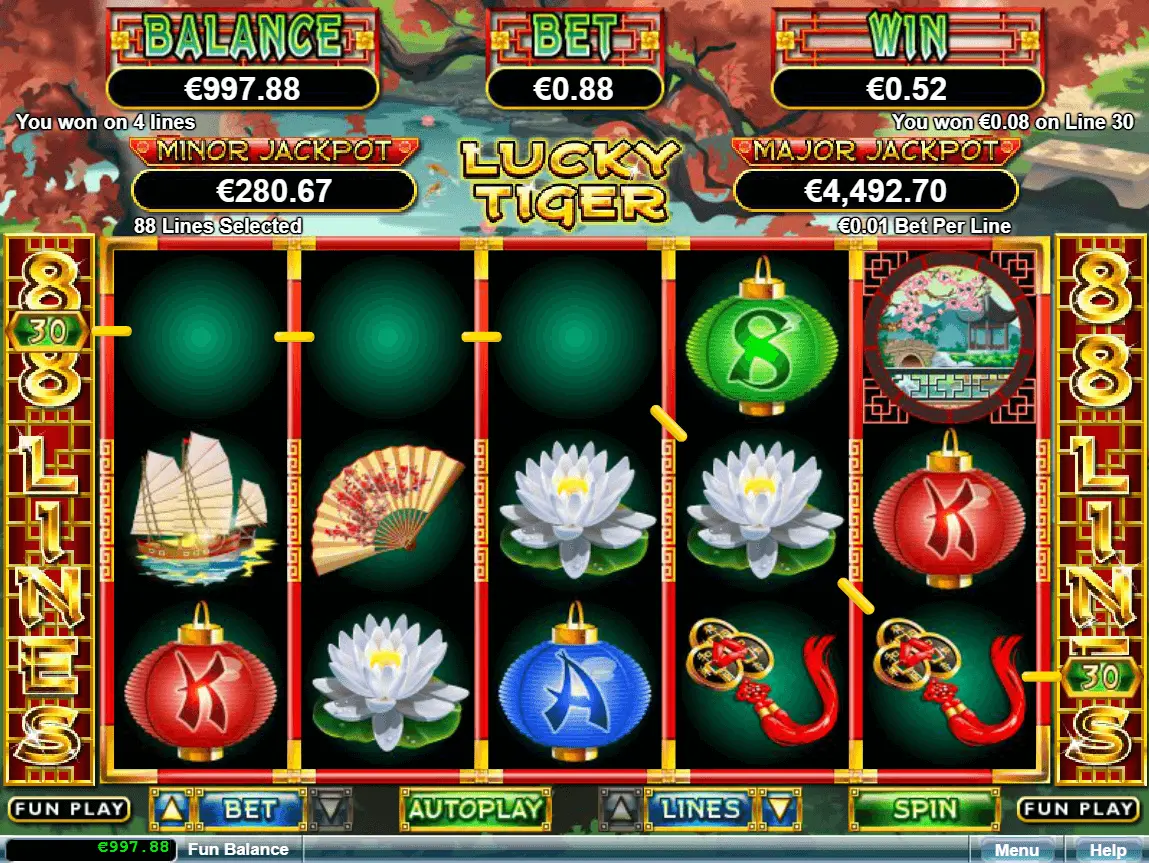Open the Menu button

point(1016,850)
